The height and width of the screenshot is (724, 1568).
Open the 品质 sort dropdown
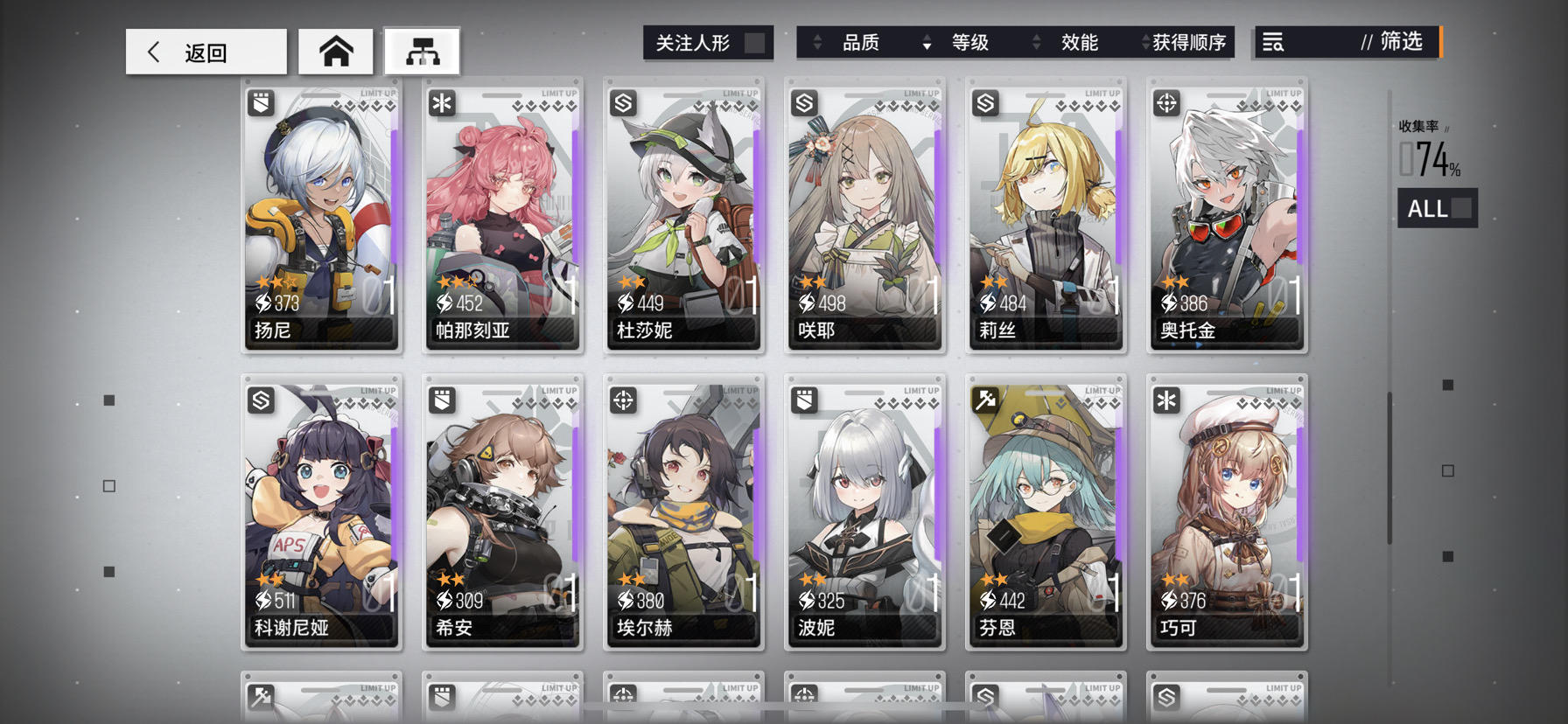(862, 42)
